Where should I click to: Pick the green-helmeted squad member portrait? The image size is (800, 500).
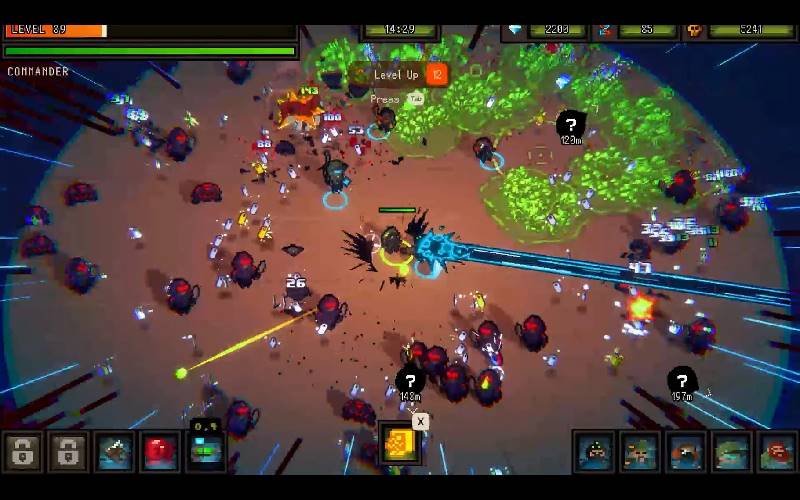click(732, 452)
